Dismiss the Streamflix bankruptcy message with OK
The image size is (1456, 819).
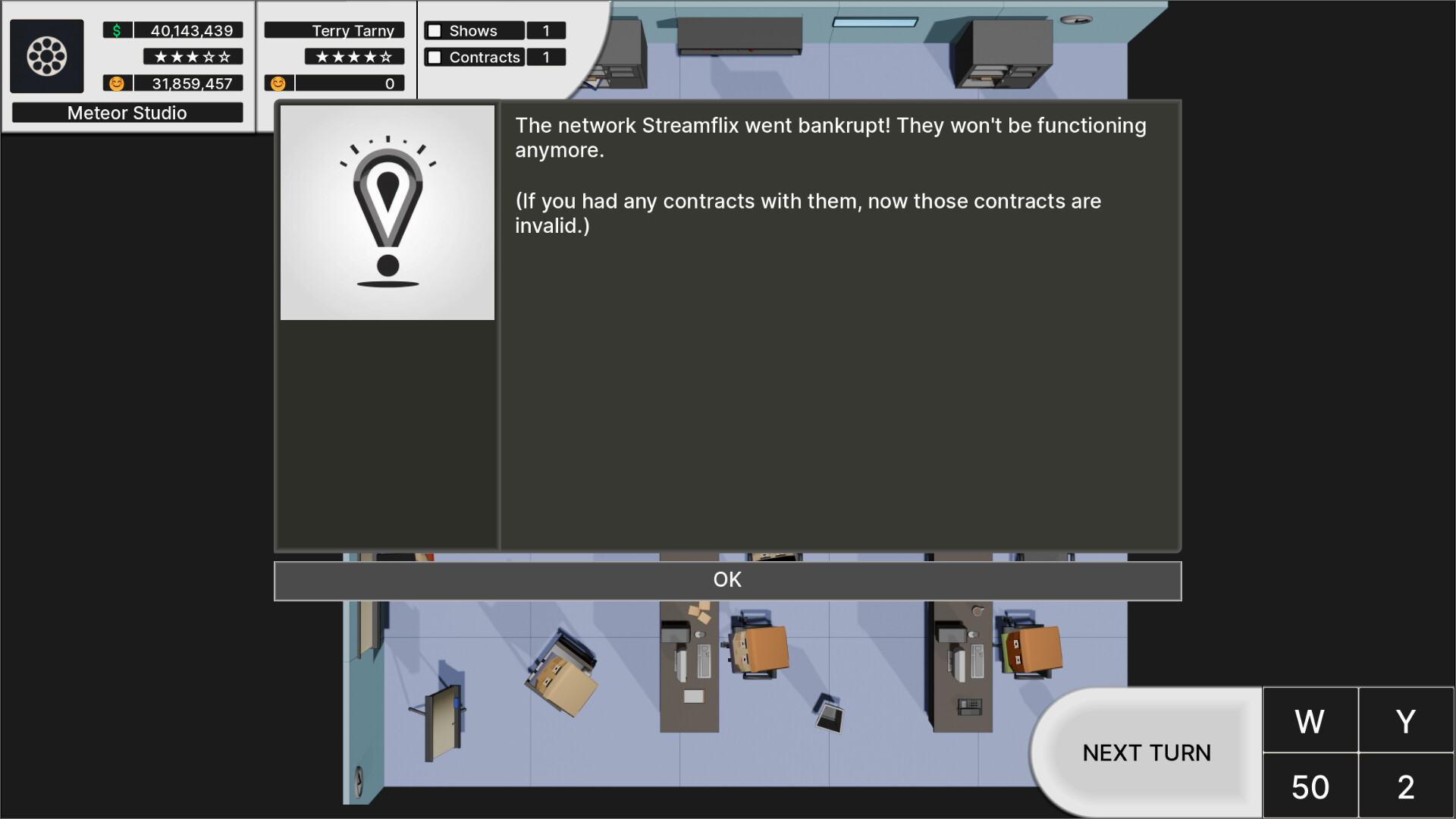727,579
